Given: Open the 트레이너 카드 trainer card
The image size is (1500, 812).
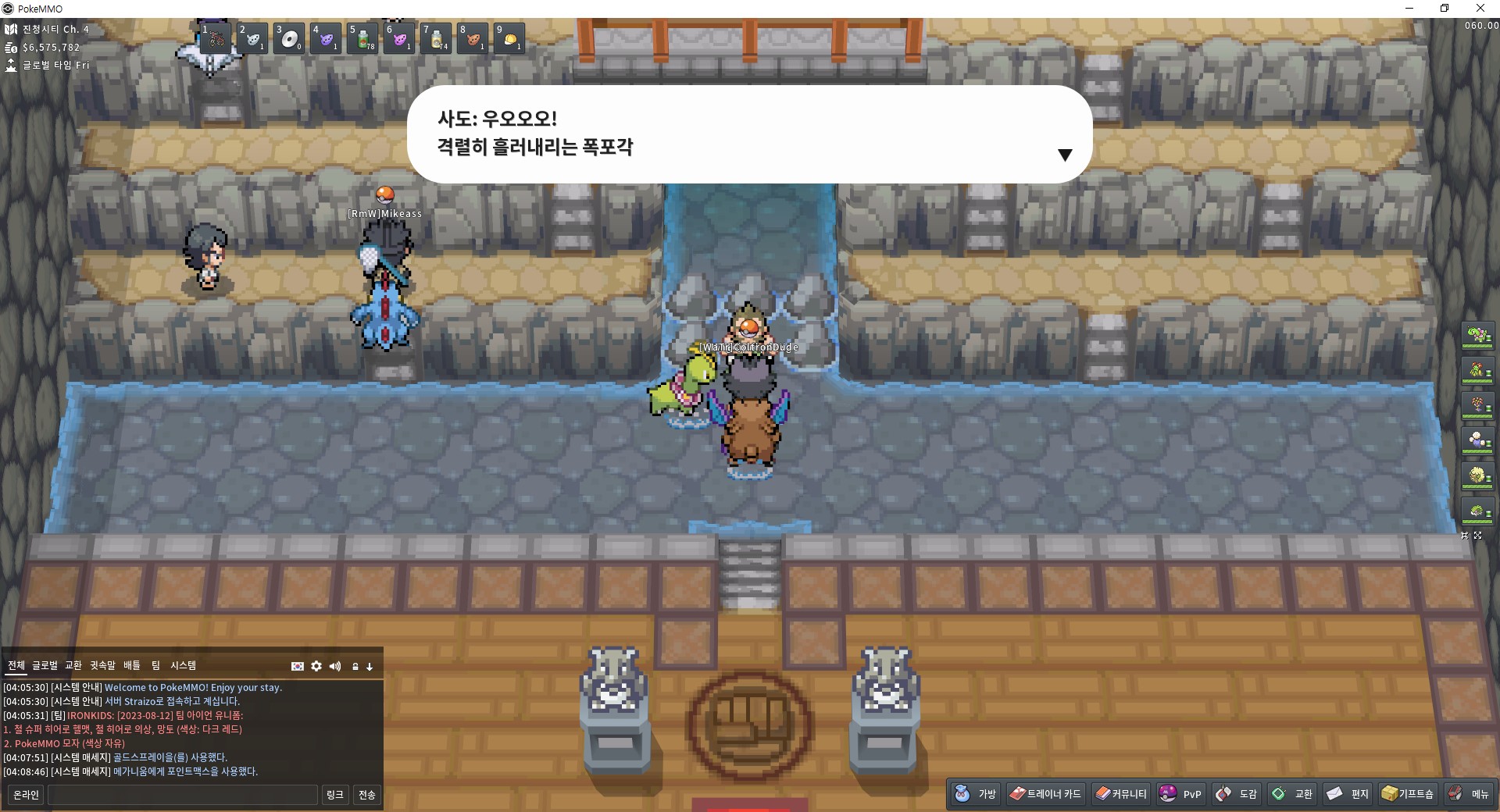Looking at the screenshot, I should [x=1045, y=794].
